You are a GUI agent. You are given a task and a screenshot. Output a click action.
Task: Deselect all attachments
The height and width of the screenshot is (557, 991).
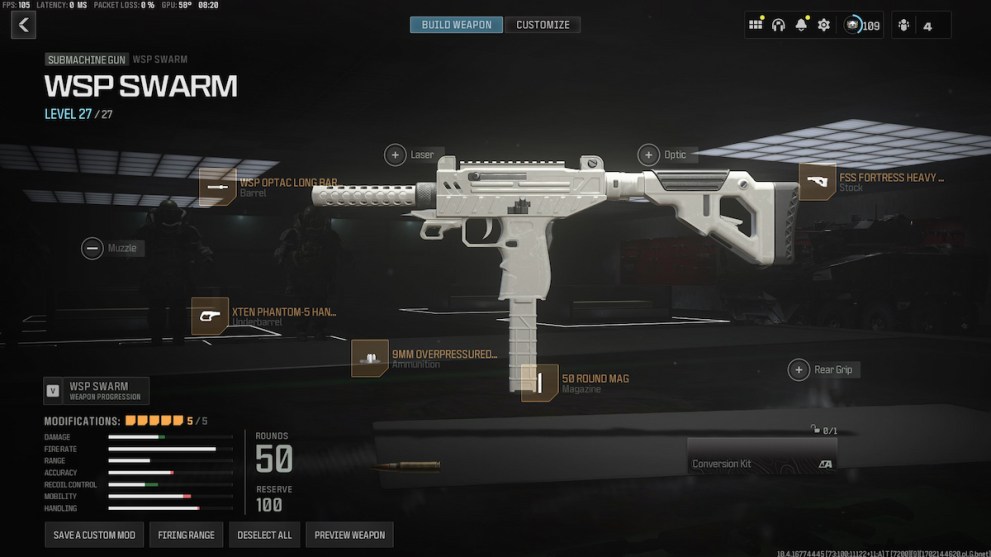pos(264,535)
